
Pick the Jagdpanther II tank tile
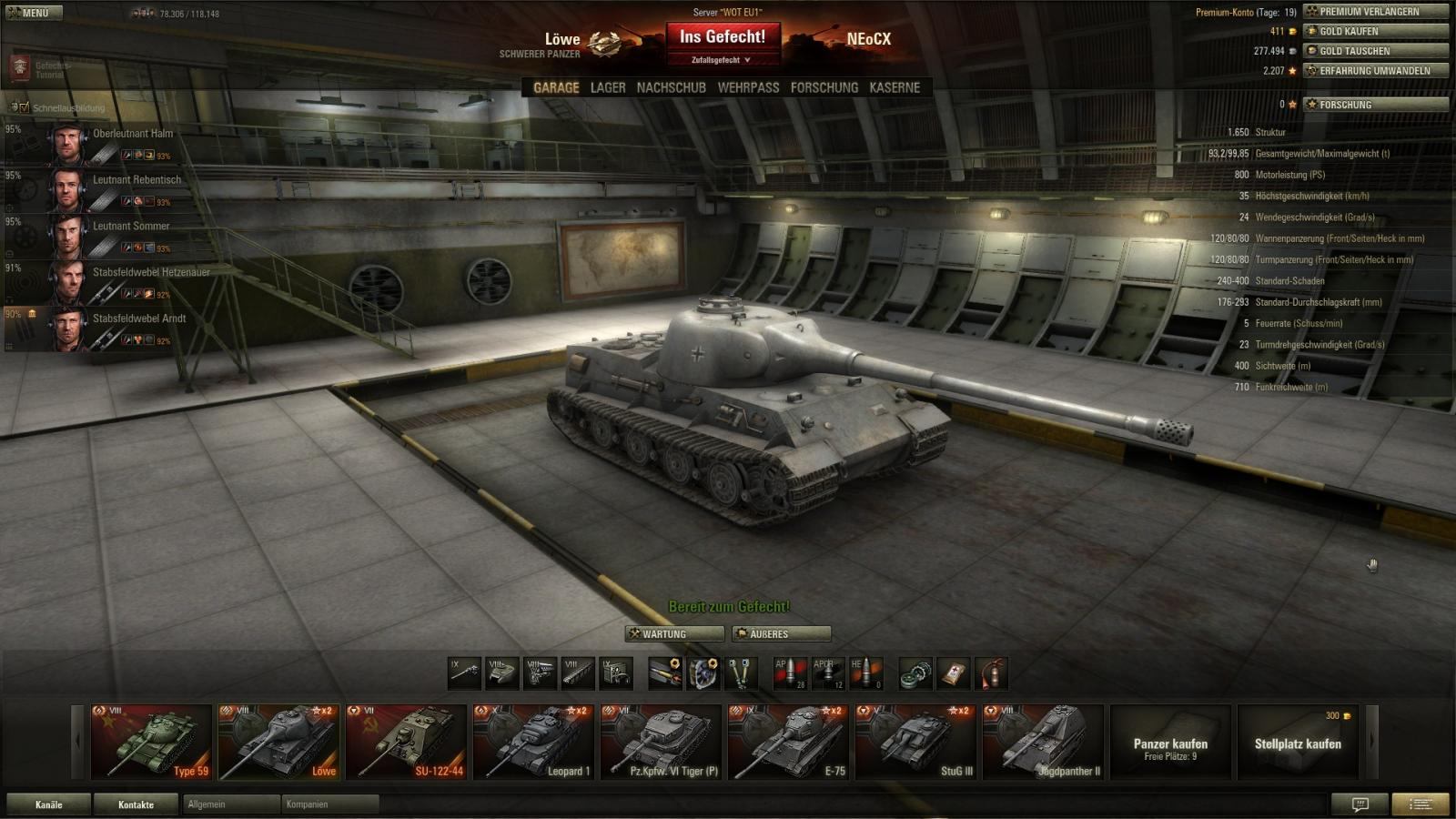[x=1043, y=742]
